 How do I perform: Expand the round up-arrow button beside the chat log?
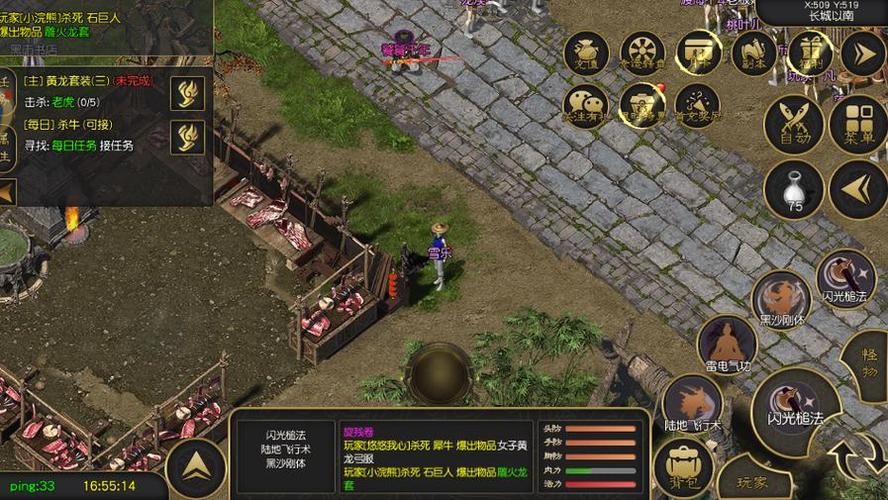(x=195, y=468)
